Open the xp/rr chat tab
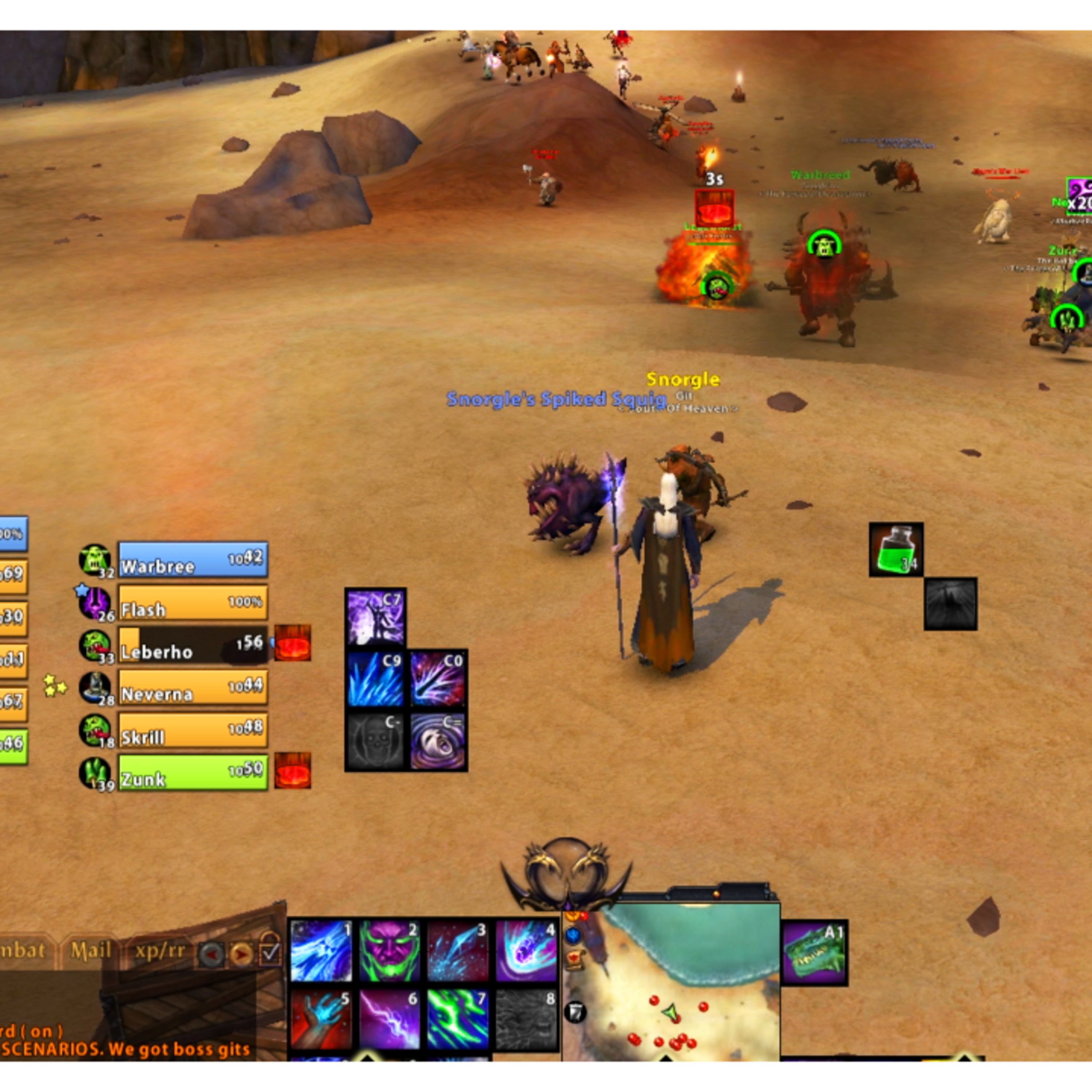The image size is (1092, 1092). pos(160,951)
